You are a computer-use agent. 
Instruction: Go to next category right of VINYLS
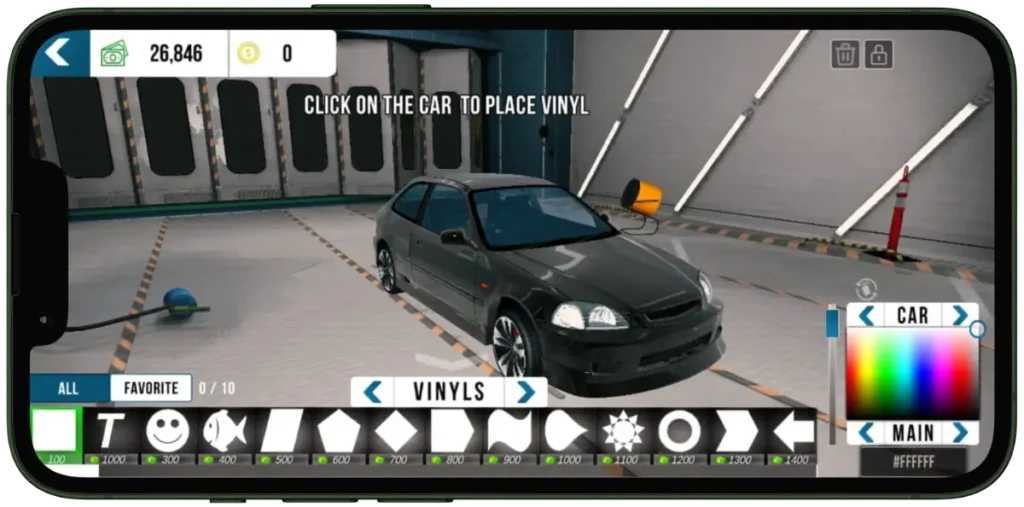coord(526,391)
